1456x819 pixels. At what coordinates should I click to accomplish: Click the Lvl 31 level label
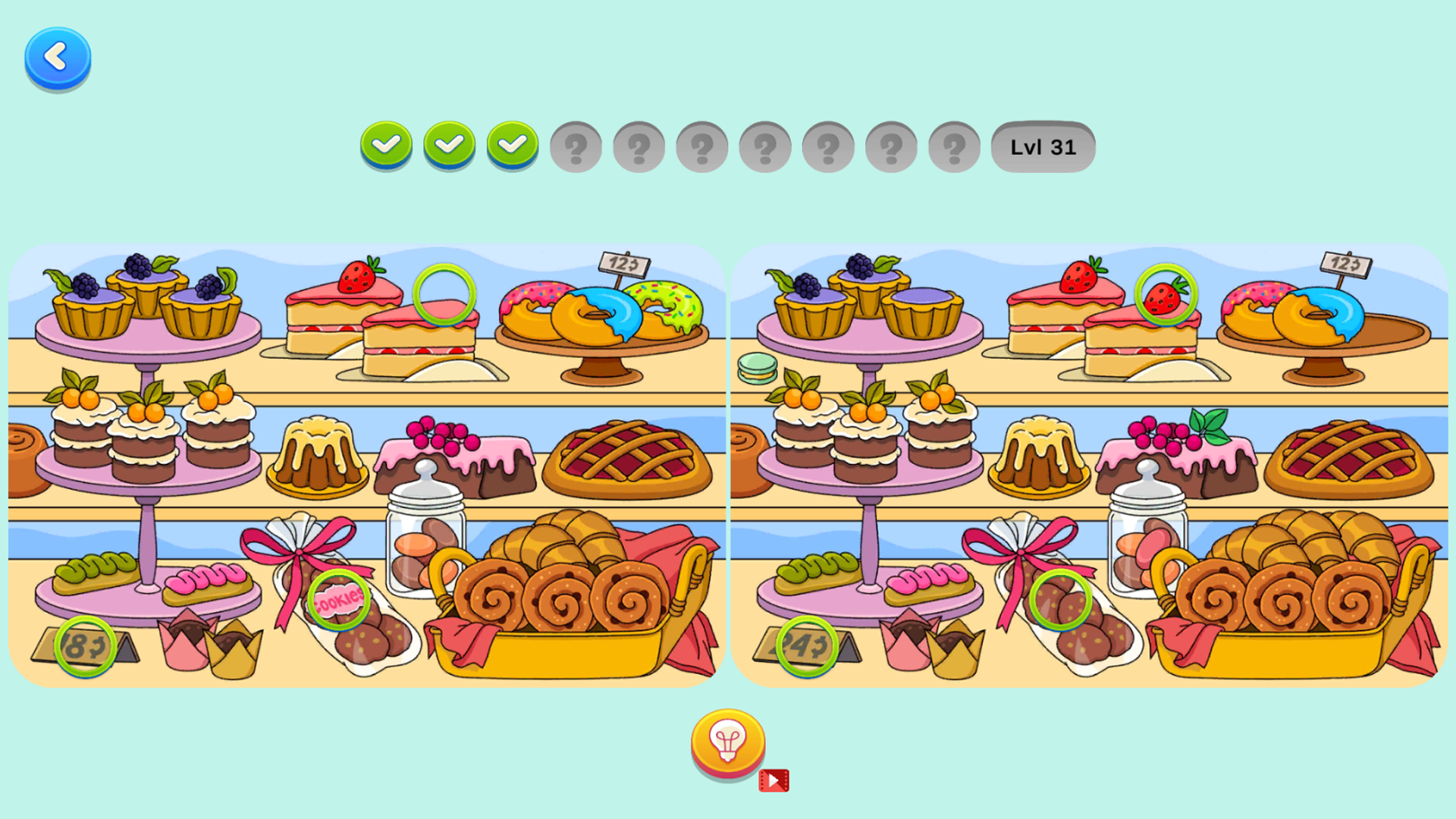click(x=1043, y=146)
